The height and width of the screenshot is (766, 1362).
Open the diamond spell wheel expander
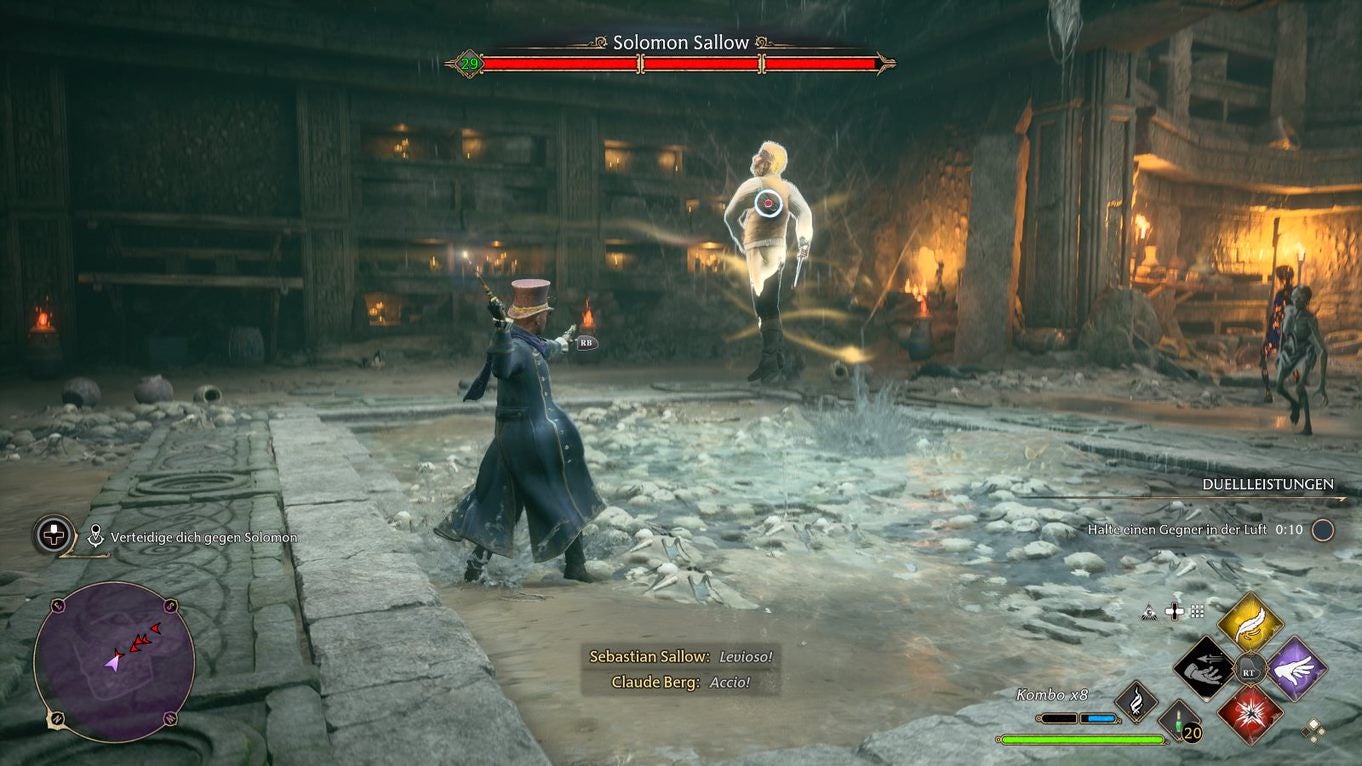click(1314, 731)
